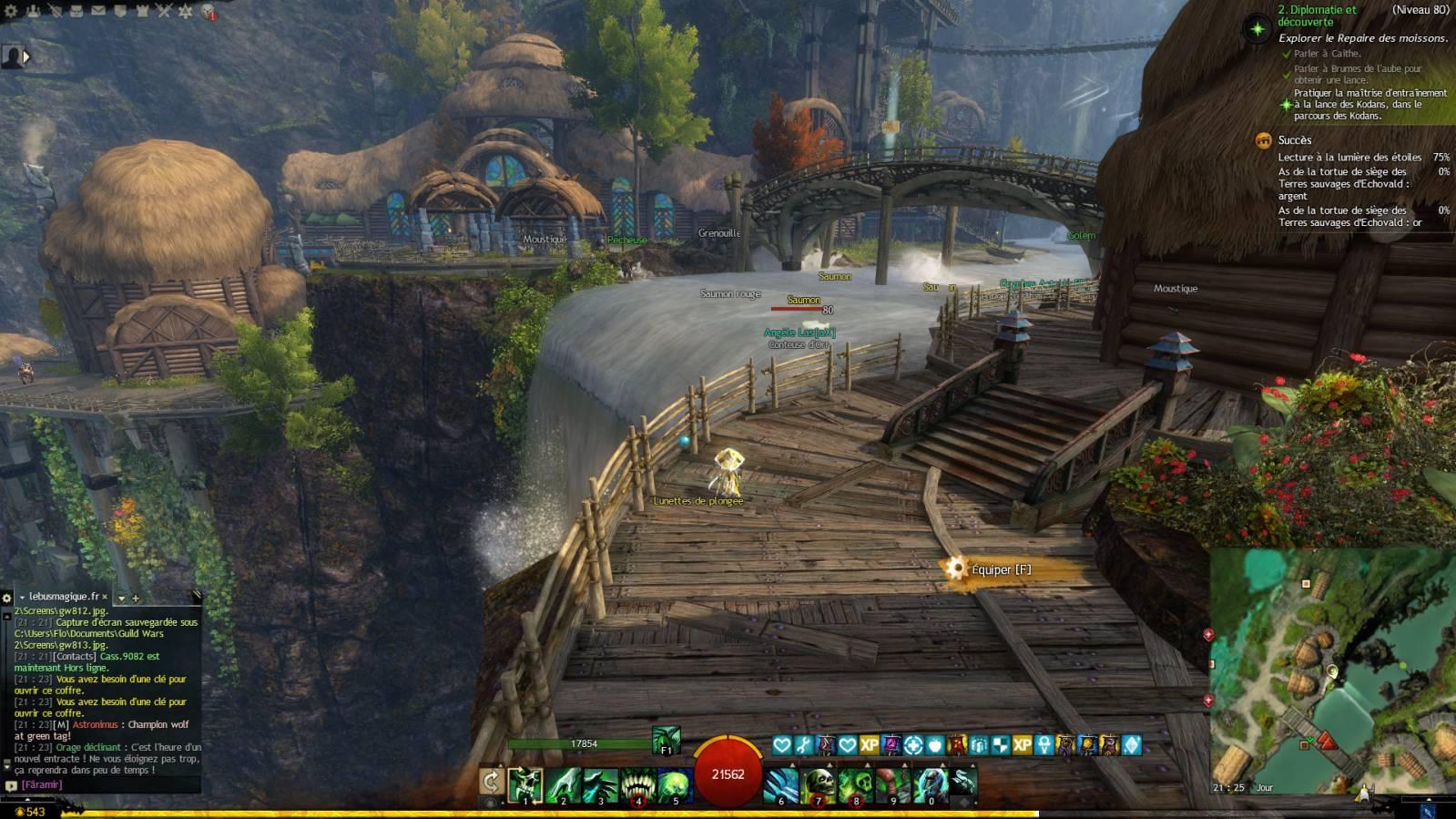The width and height of the screenshot is (1456, 819).
Task: Swap weapons with the arrow button
Action: 491,782
